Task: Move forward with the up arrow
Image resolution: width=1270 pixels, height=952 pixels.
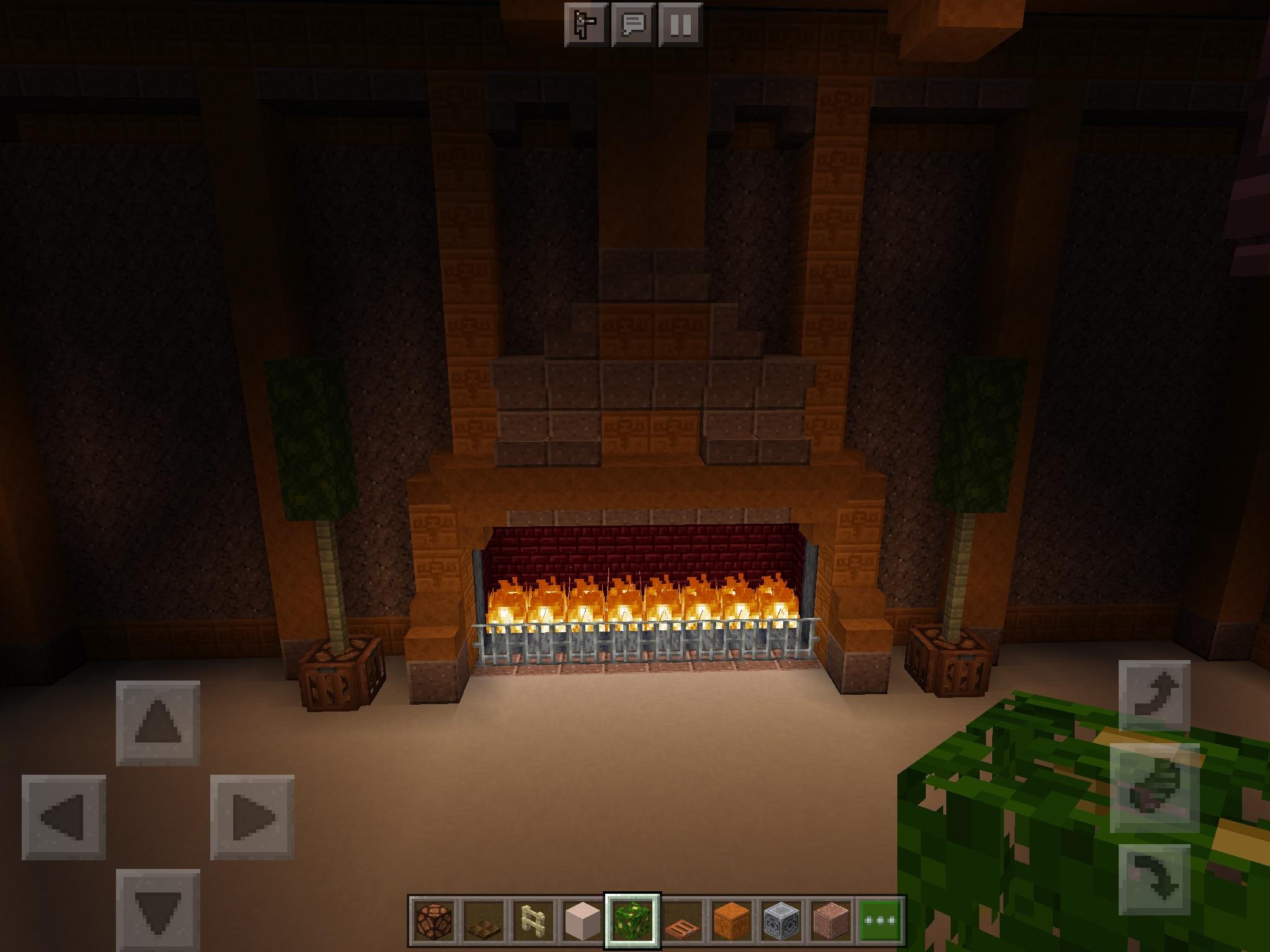Action: point(158,723)
